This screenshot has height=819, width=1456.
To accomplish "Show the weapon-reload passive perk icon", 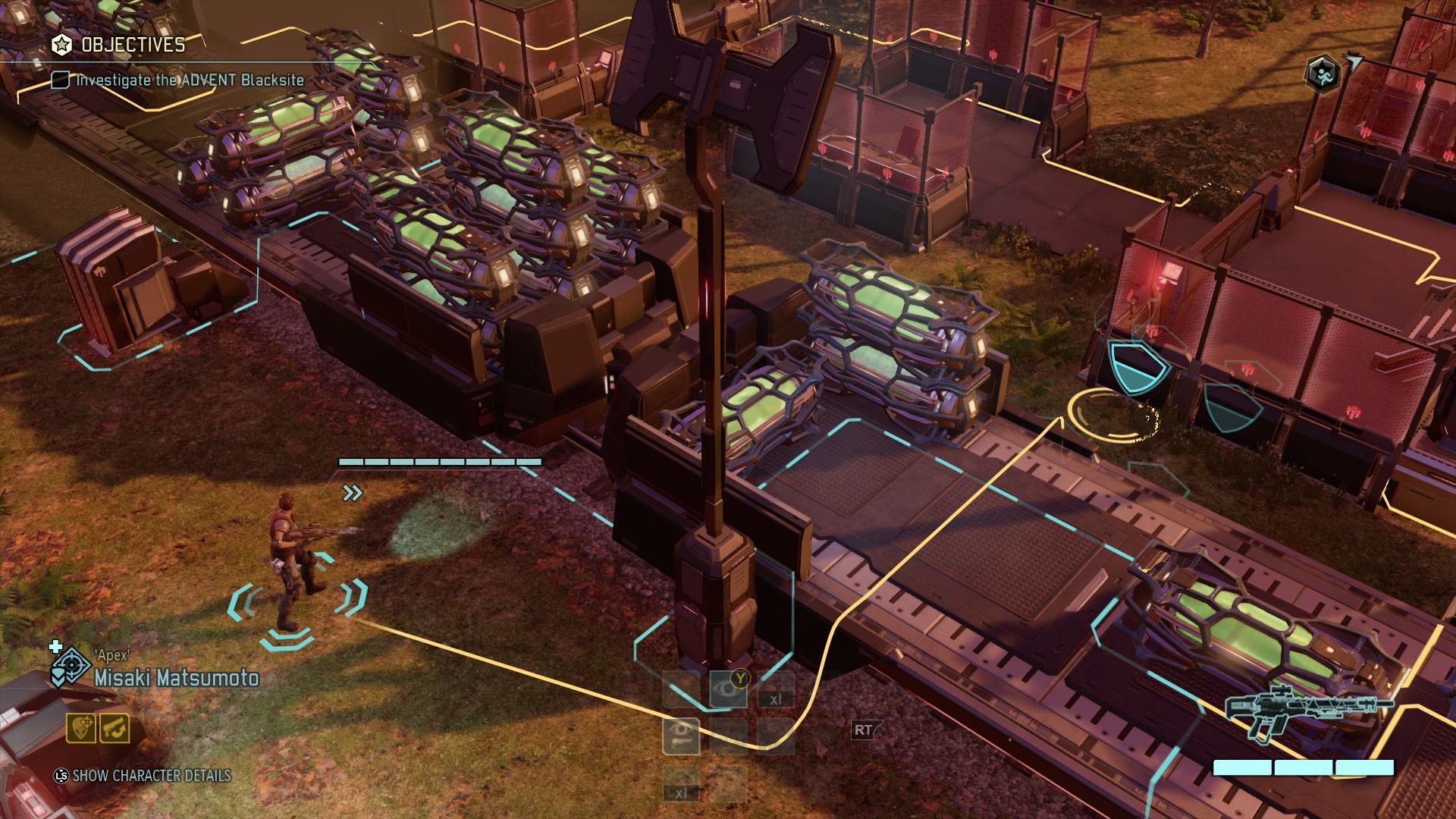I will point(115,729).
